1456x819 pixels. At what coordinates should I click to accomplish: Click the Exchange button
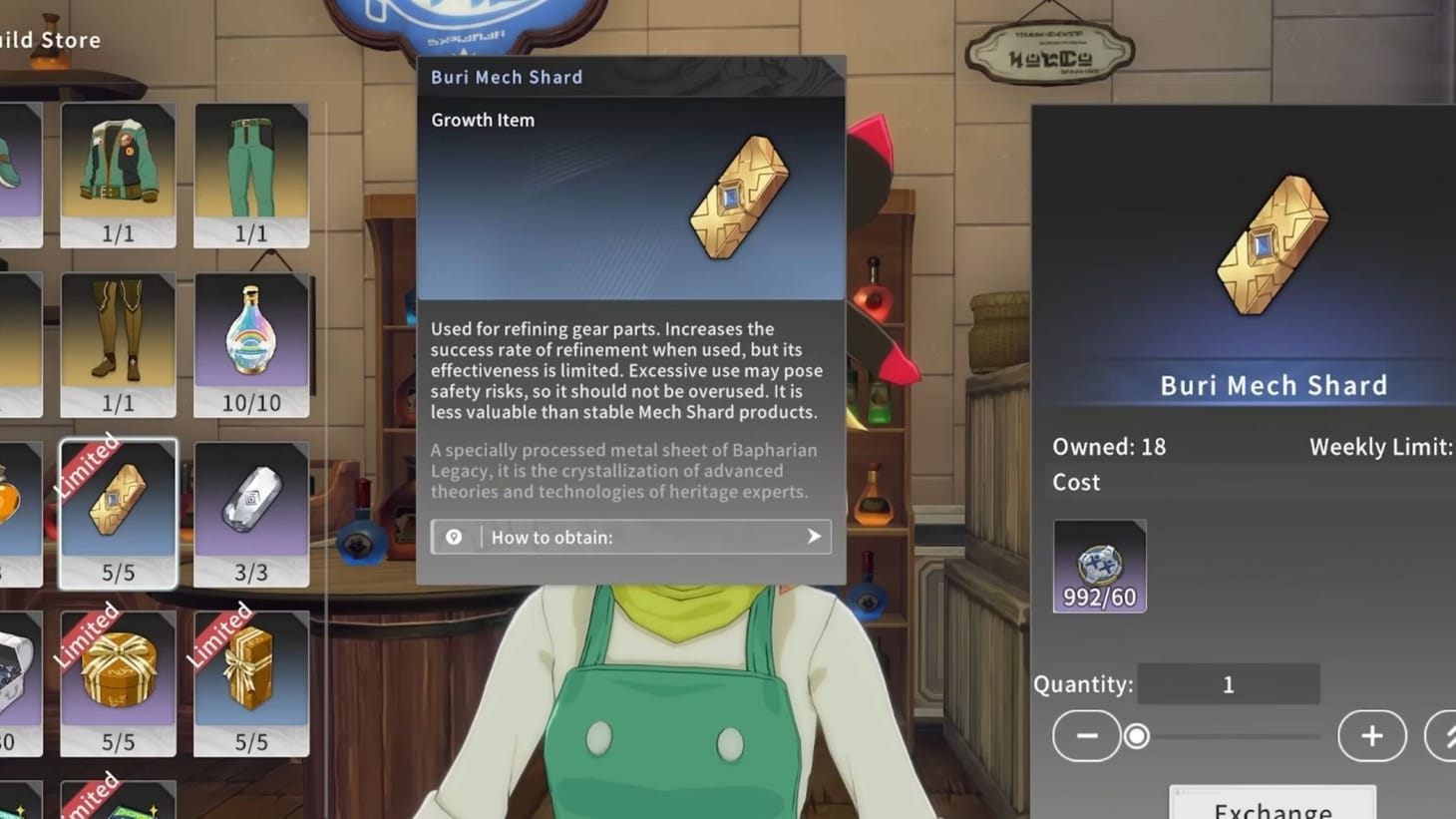pos(1273,806)
